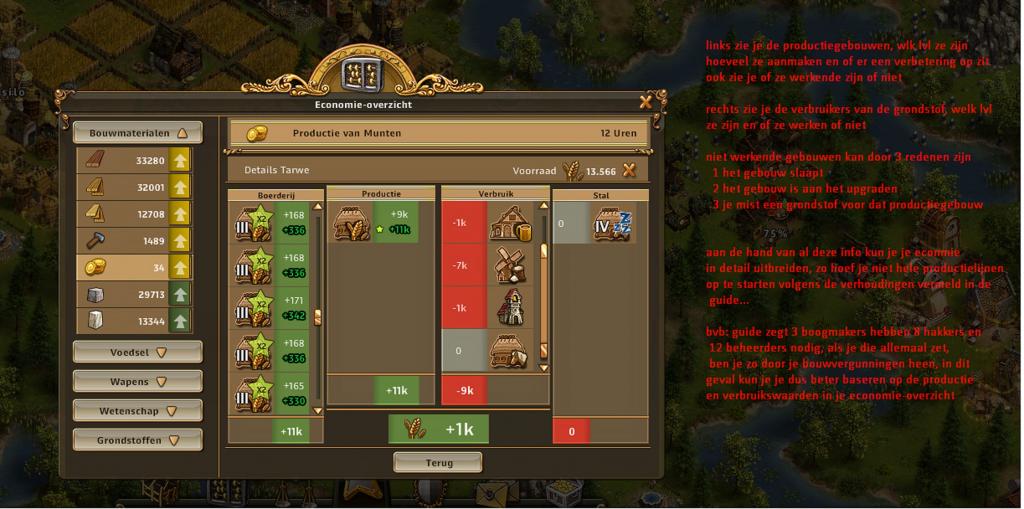1024x509 pixels.
Task: Select the Productie farm icon showing +9k
Action: tap(352, 222)
